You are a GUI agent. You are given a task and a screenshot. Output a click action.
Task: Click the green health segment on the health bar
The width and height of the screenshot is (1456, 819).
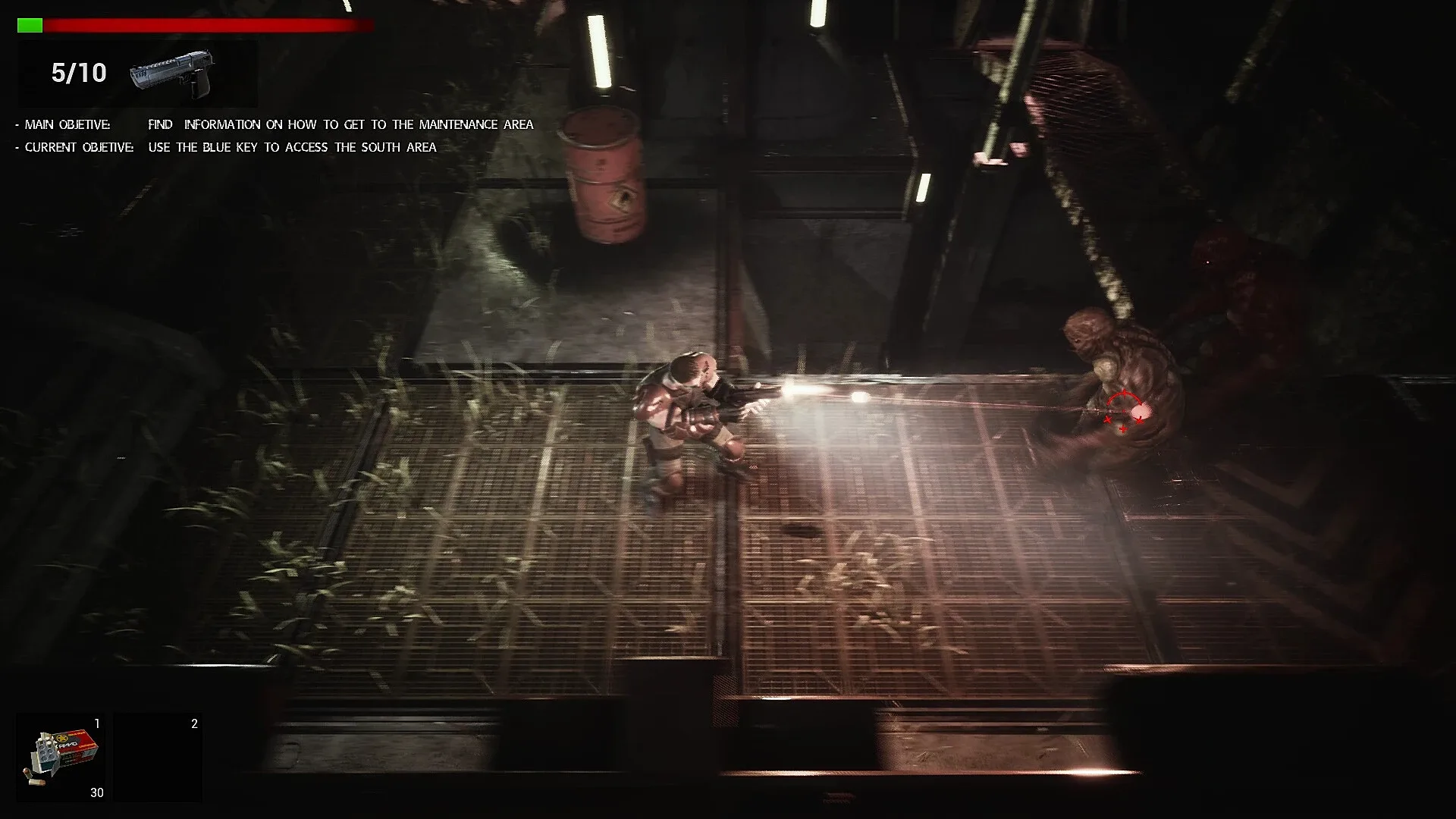click(x=30, y=24)
